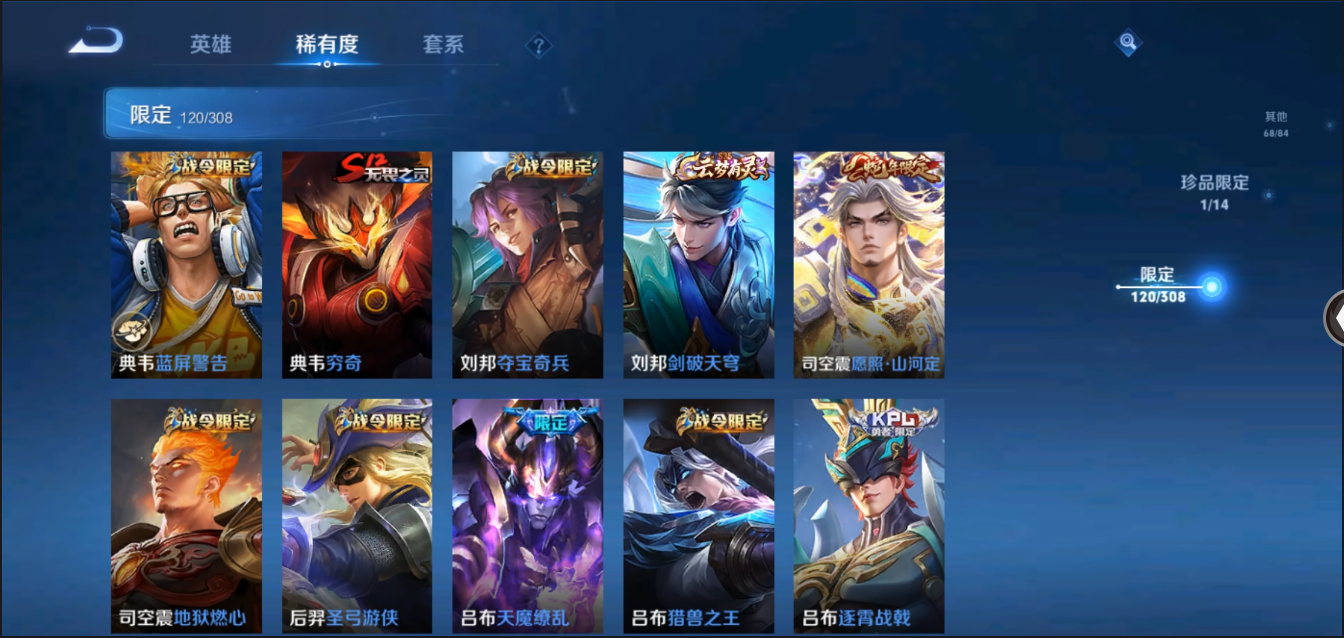The image size is (1344, 638).
Task: Jump to the 珍品限定 rarity category
Action: click(1214, 190)
